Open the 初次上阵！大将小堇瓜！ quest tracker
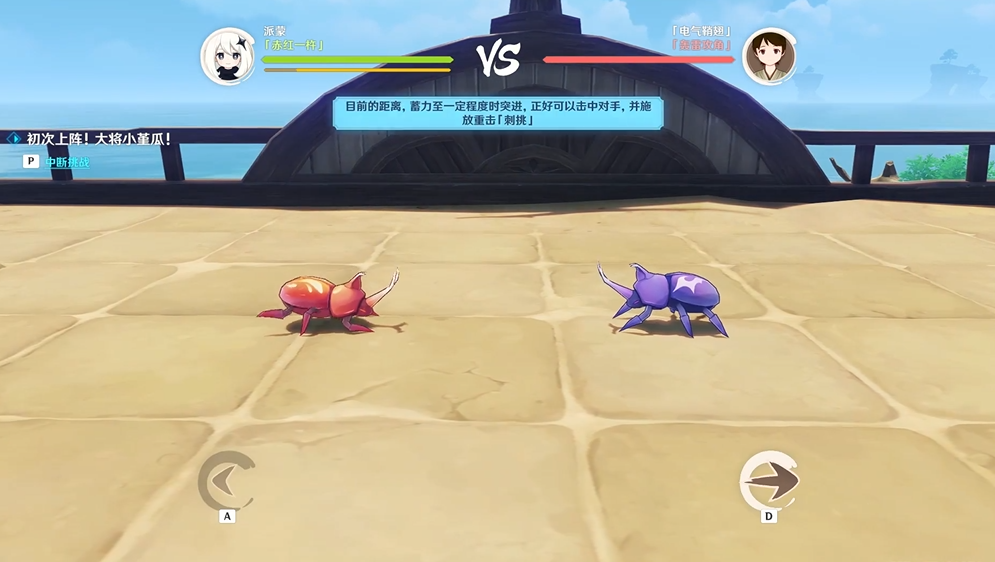This screenshot has height=562, width=995. [x=98, y=139]
